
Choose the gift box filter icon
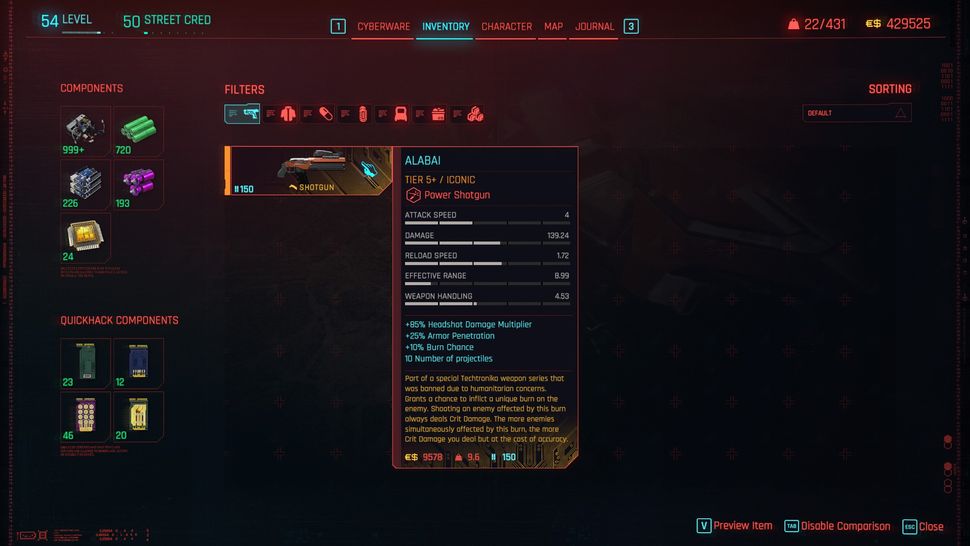pyautogui.click(x=438, y=114)
